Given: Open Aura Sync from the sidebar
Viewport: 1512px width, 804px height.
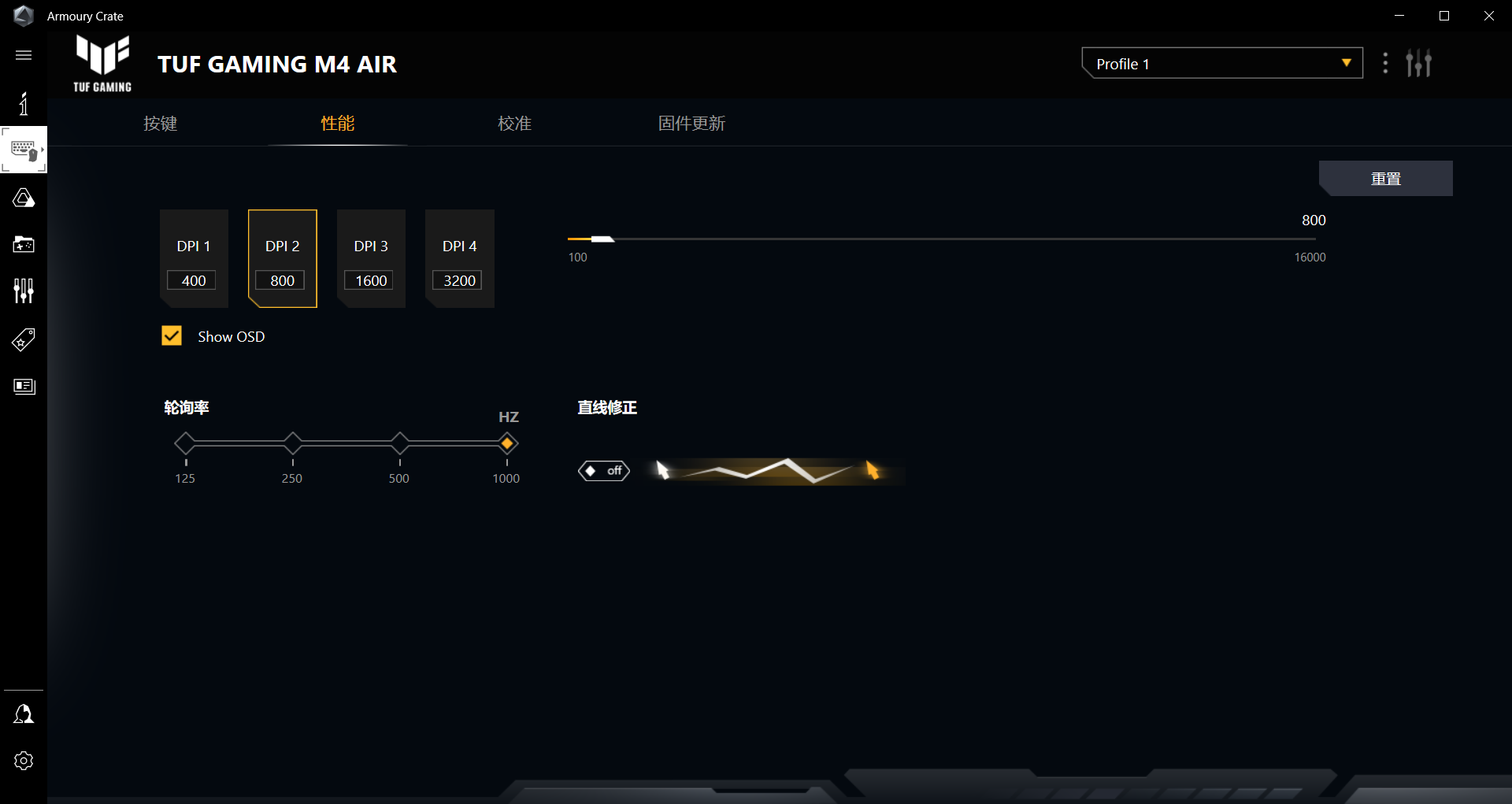Looking at the screenshot, I should click(x=24, y=198).
